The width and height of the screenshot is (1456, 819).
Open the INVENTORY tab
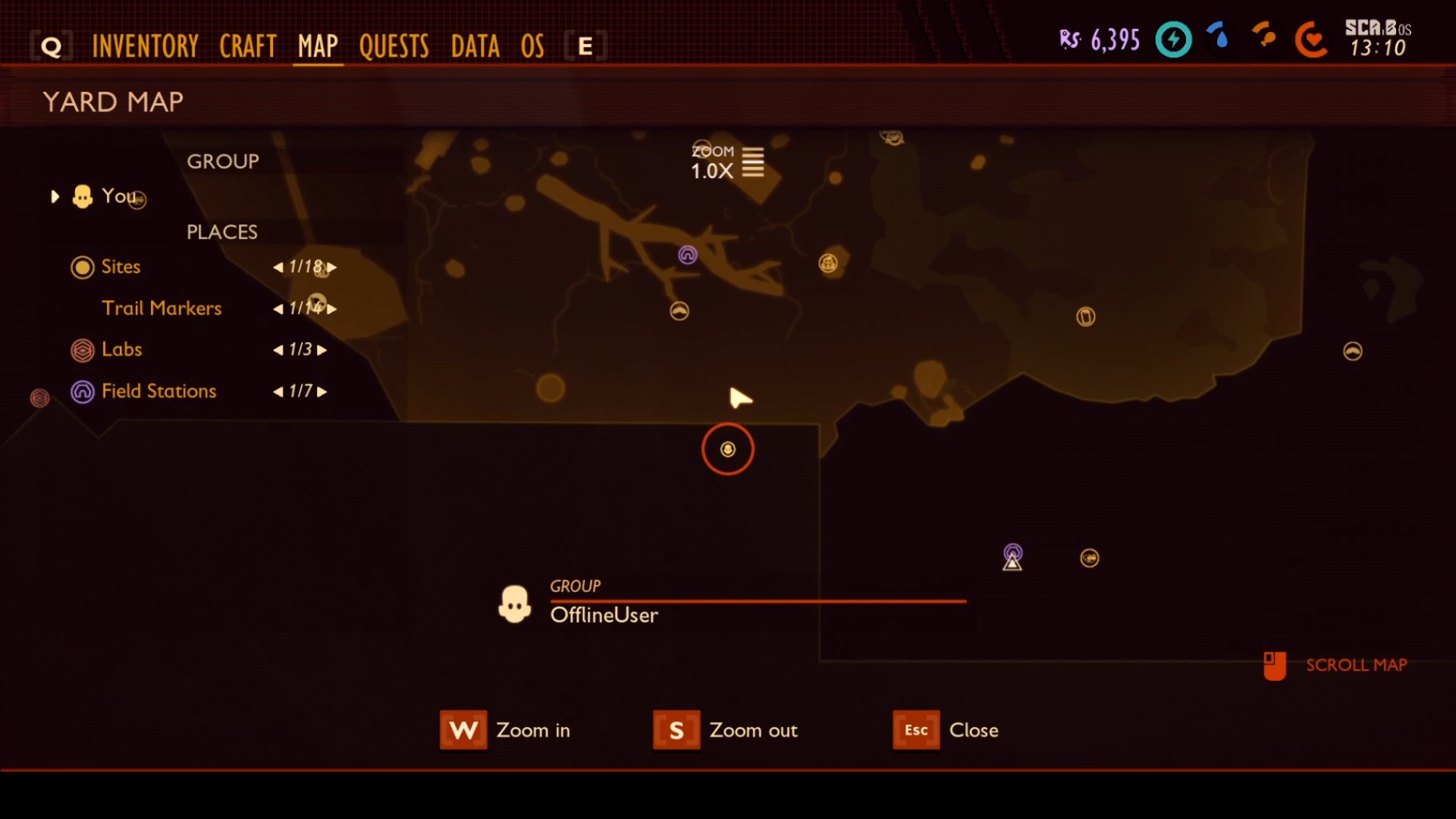(145, 45)
